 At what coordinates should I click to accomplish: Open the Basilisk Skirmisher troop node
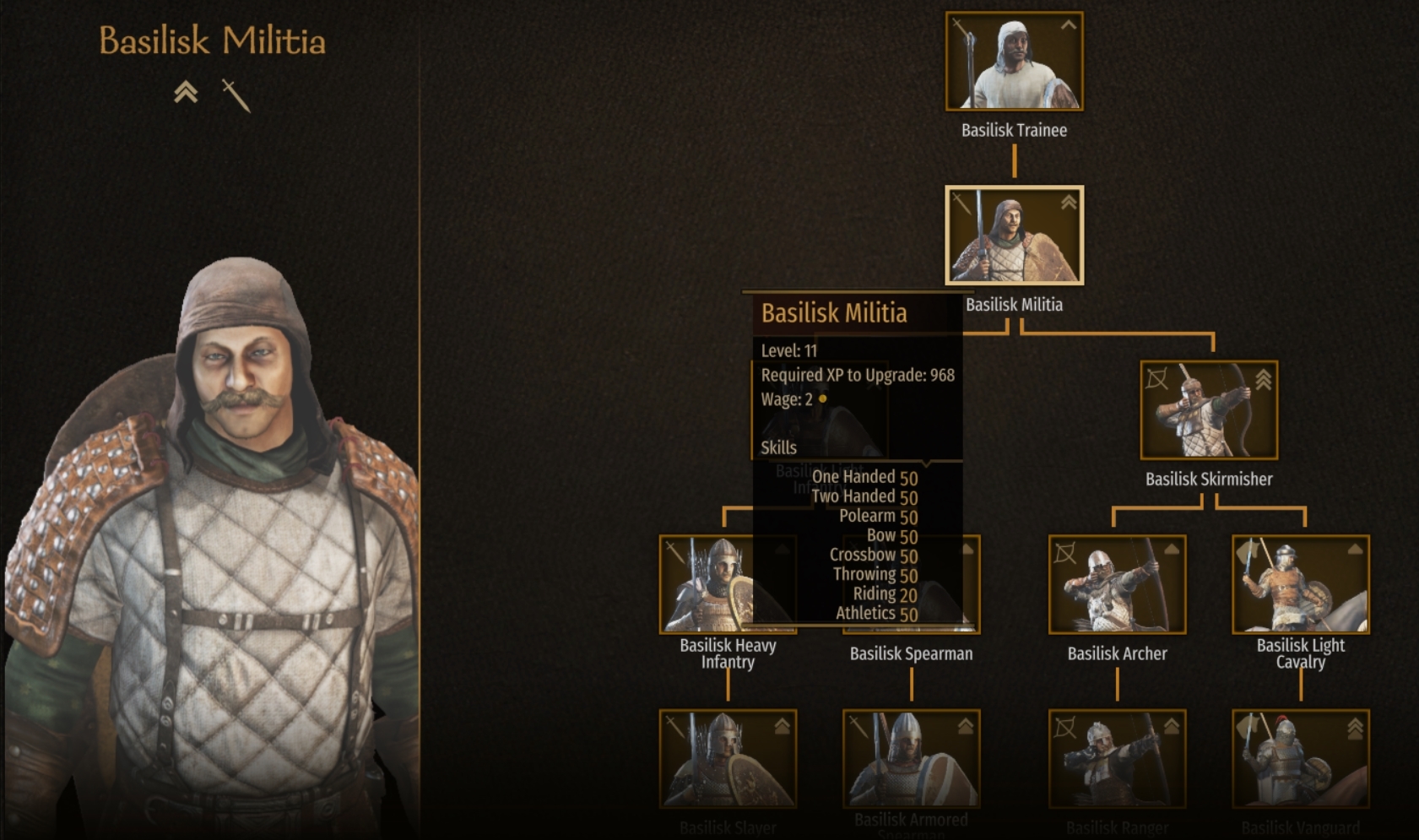[x=1208, y=410]
